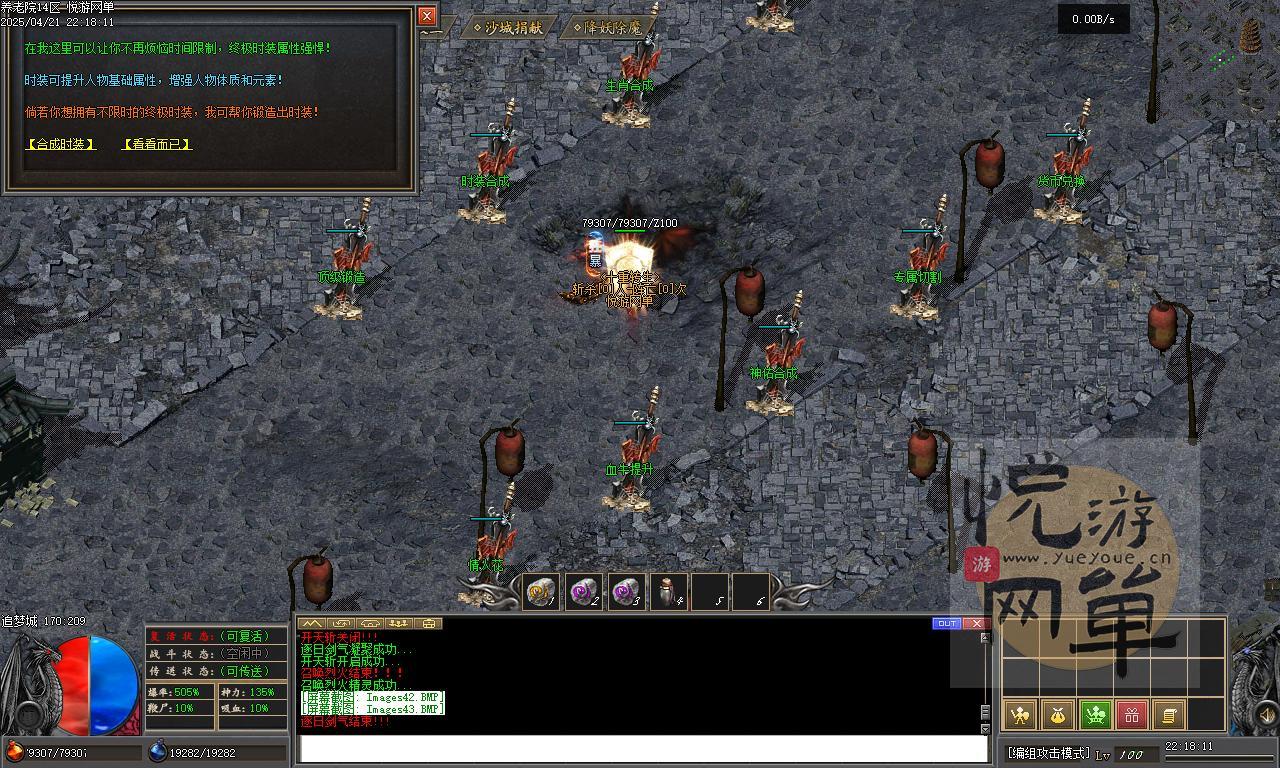Screen dimensions: 1280x768
Task: Use the purple scroll in hotbar slot 3
Action: pos(626,592)
